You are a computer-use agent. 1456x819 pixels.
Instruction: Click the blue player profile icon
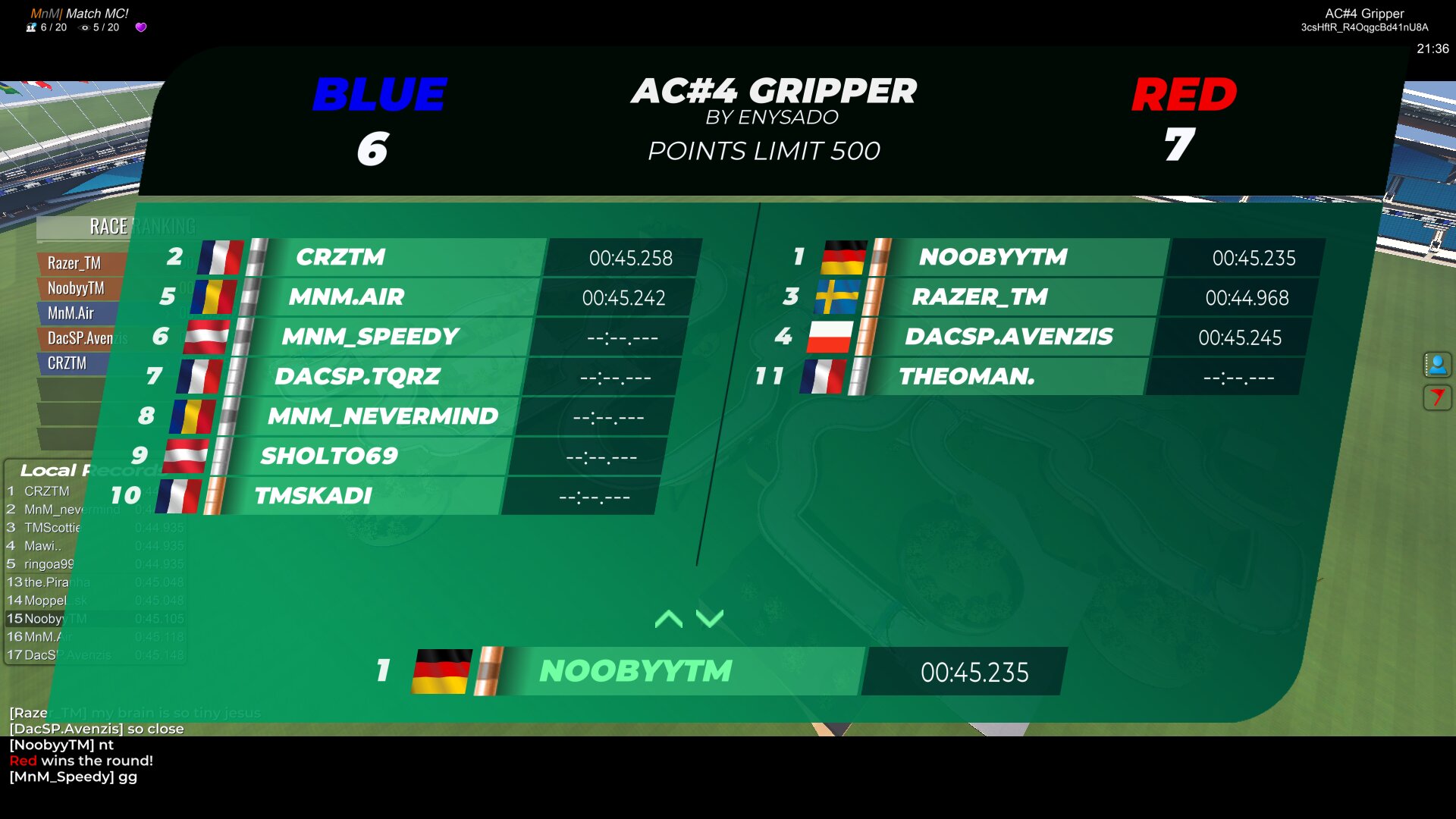pyautogui.click(x=1437, y=365)
